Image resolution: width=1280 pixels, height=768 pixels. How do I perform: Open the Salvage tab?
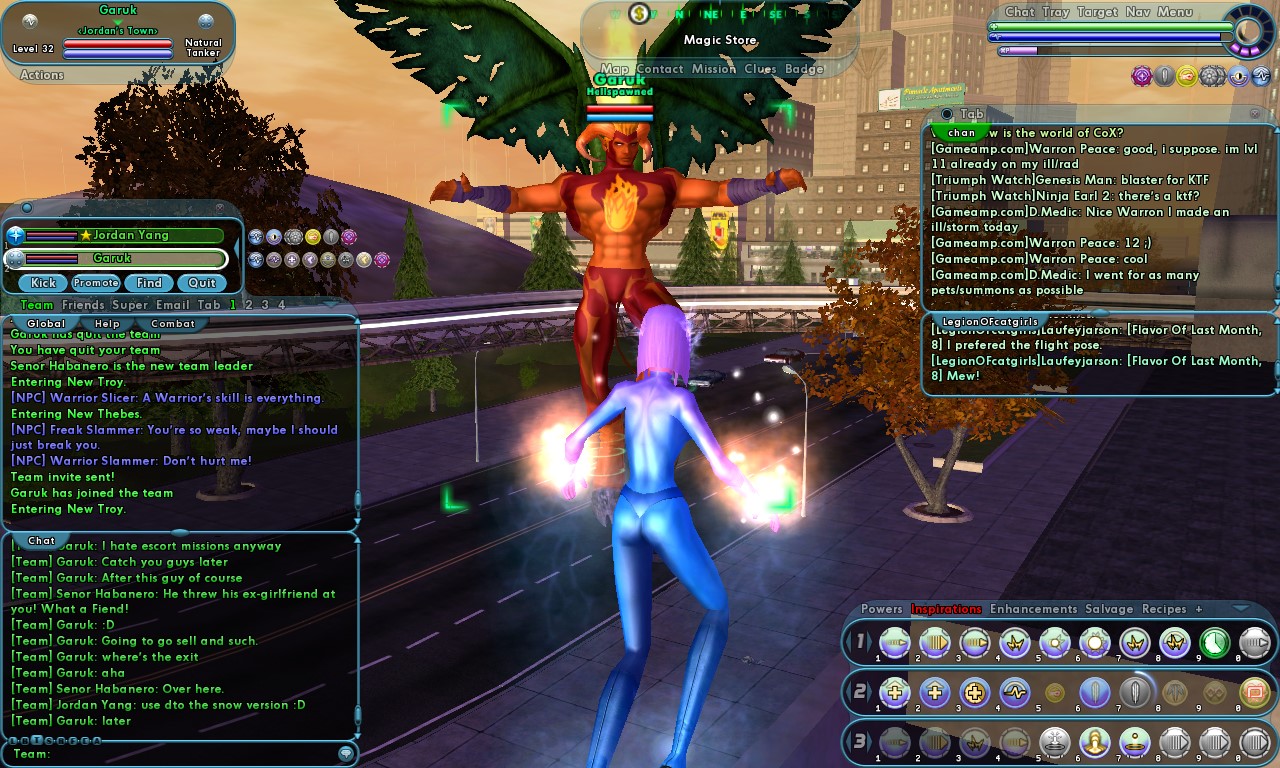(x=1109, y=609)
